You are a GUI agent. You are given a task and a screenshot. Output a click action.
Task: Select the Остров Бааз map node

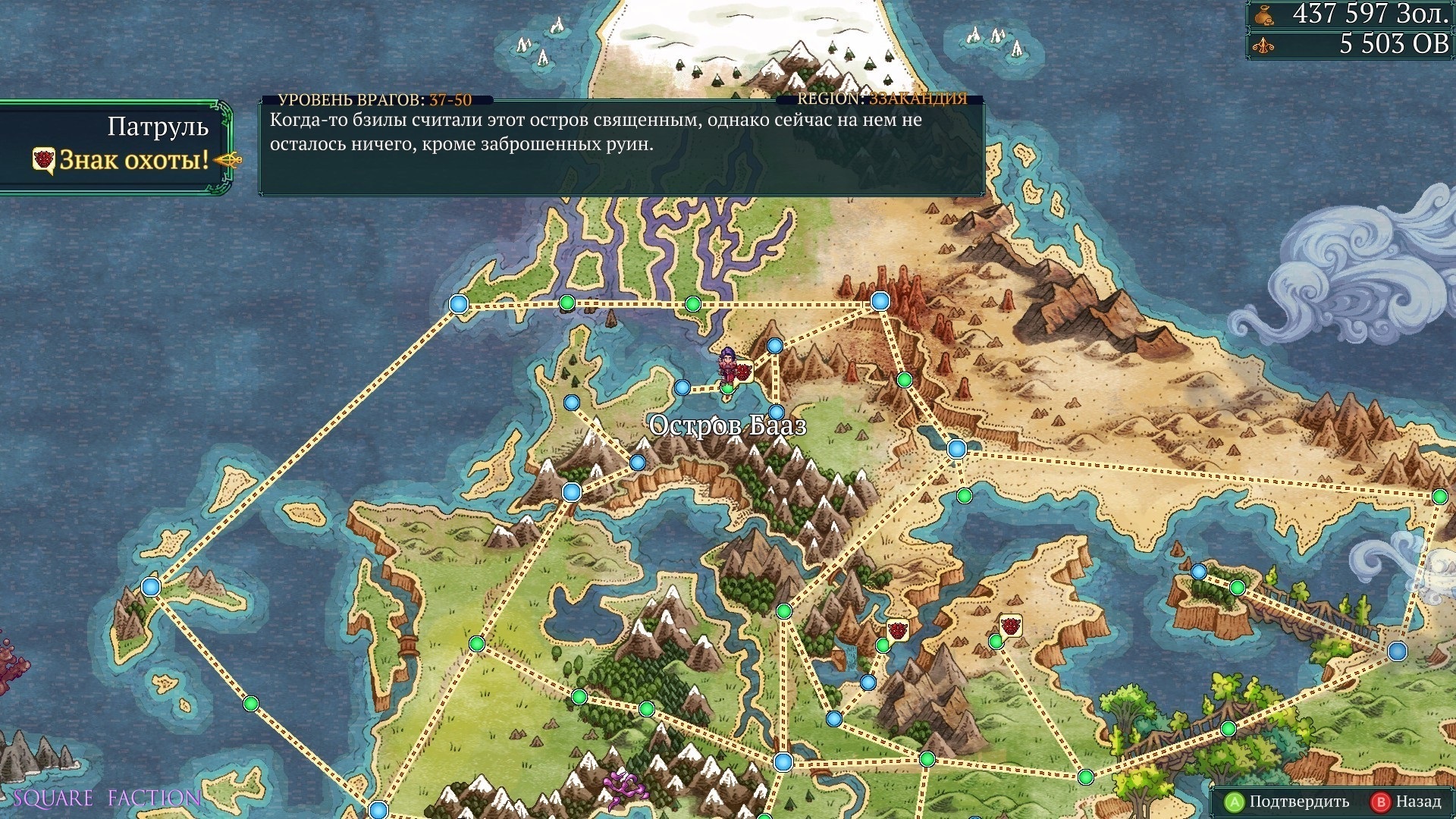click(x=727, y=389)
